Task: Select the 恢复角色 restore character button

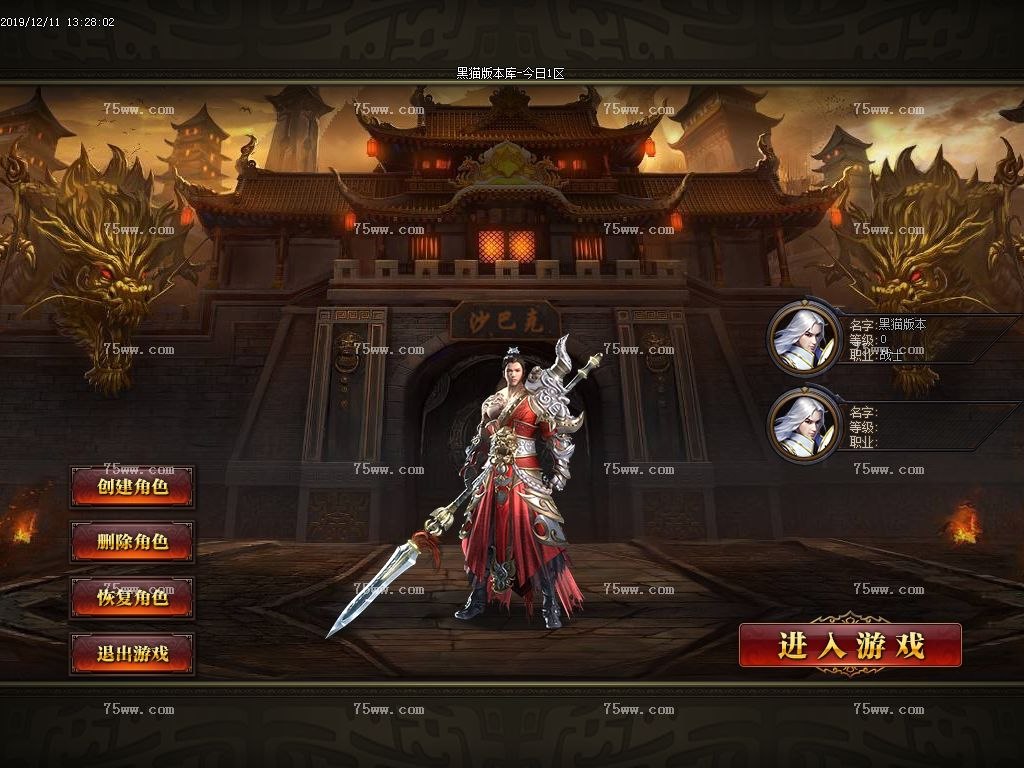Action: pyautogui.click(x=132, y=598)
